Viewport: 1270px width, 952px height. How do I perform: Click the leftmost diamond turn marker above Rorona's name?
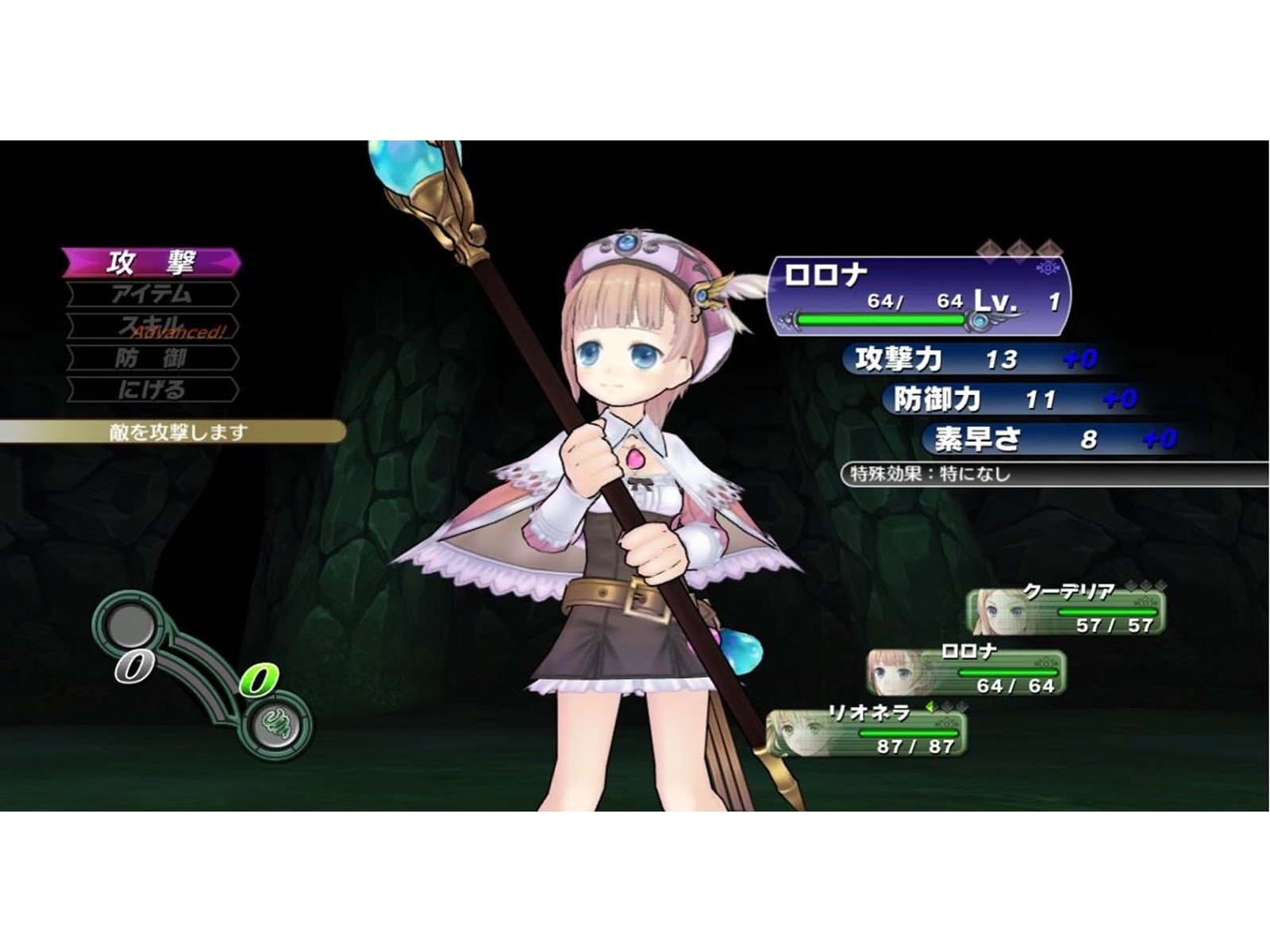click(989, 248)
